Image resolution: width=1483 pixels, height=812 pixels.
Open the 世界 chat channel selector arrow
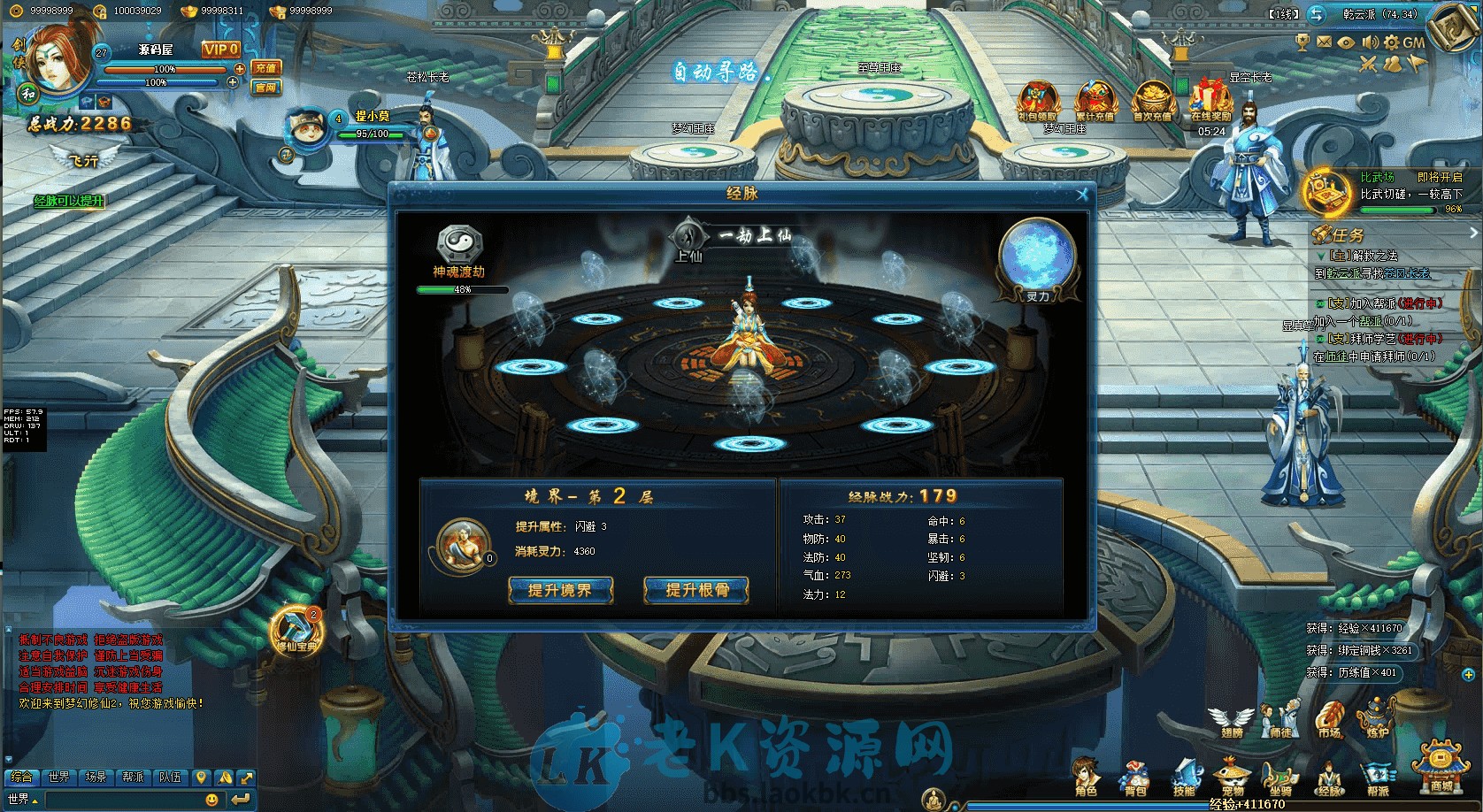(x=35, y=801)
